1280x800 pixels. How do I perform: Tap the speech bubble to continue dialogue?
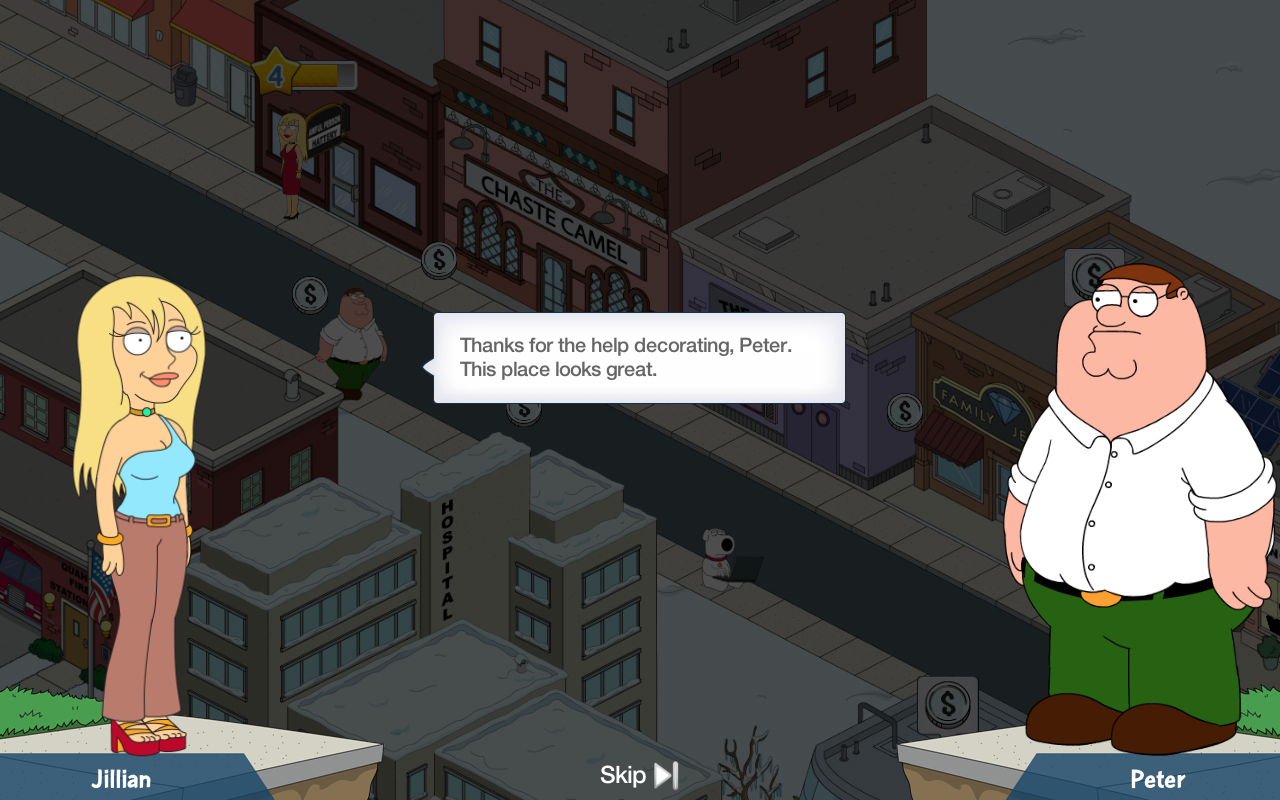639,358
